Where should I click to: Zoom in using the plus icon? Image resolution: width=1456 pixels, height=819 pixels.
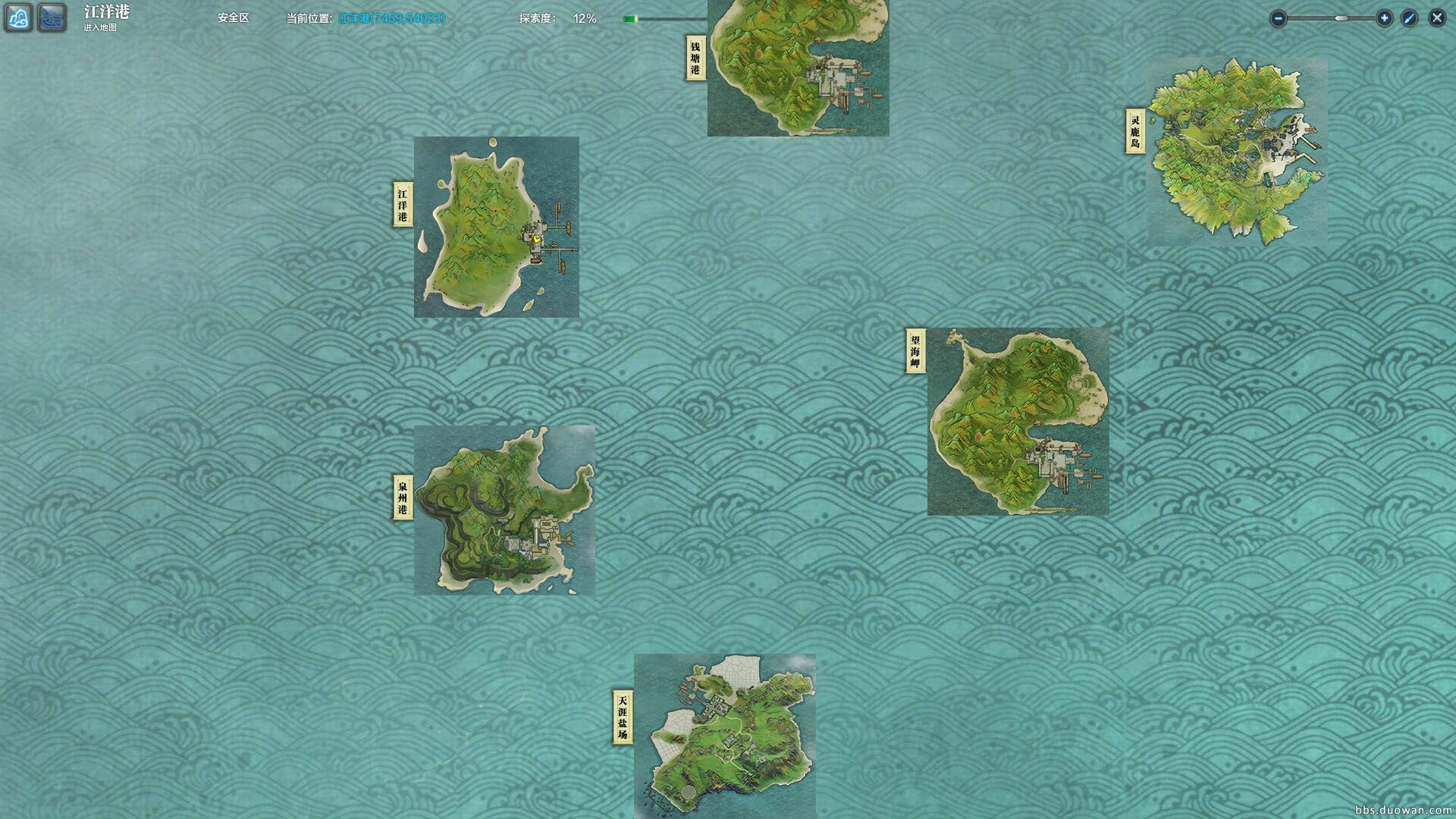pyautogui.click(x=1384, y=17)
